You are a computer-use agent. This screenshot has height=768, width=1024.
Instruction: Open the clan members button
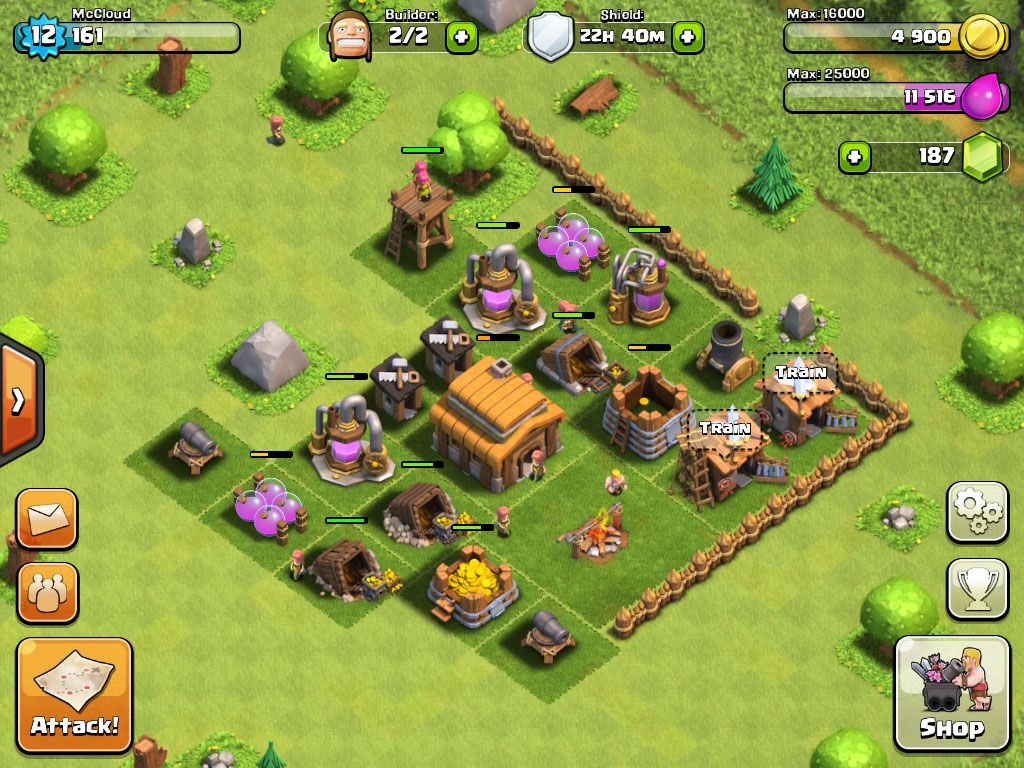point(46,593)
